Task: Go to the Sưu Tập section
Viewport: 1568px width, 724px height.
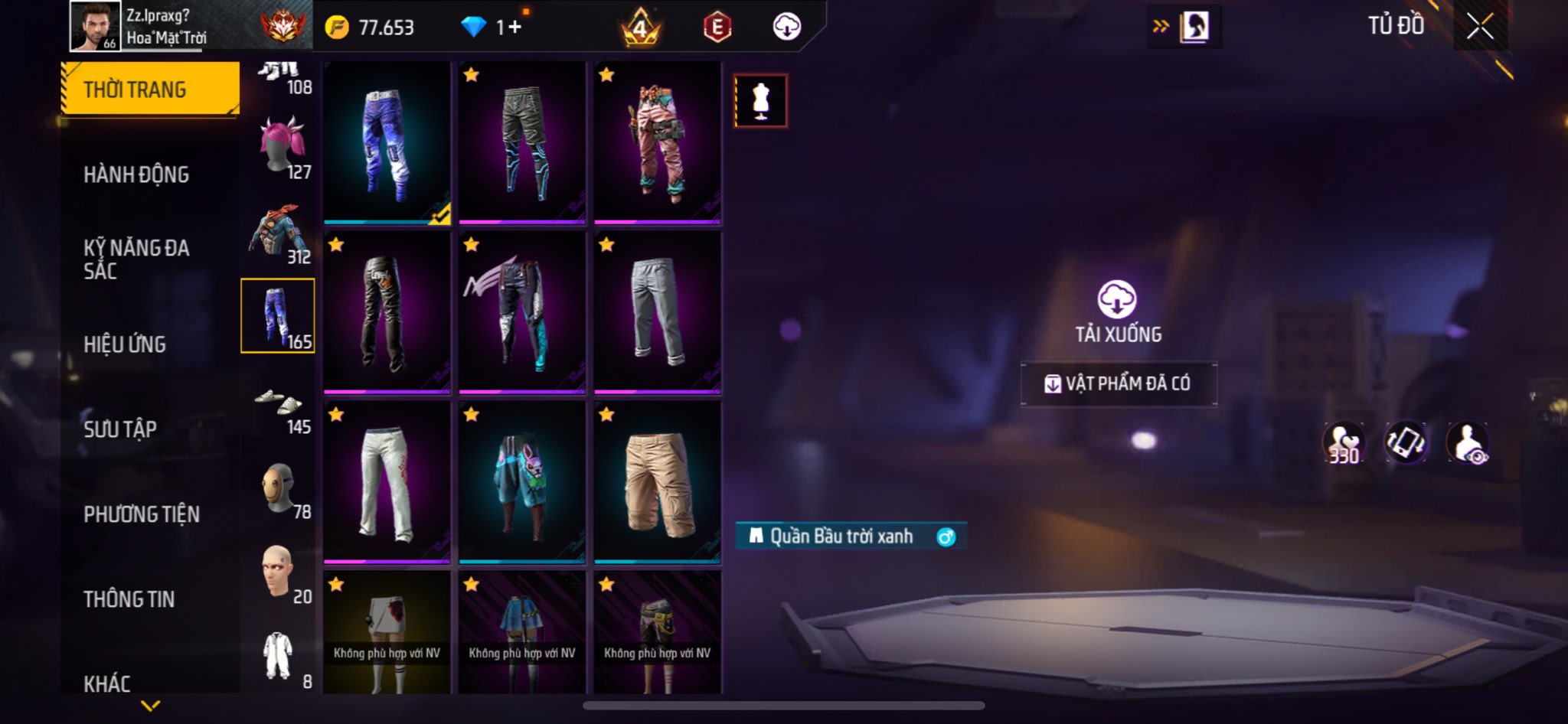Action: [120, 429]
